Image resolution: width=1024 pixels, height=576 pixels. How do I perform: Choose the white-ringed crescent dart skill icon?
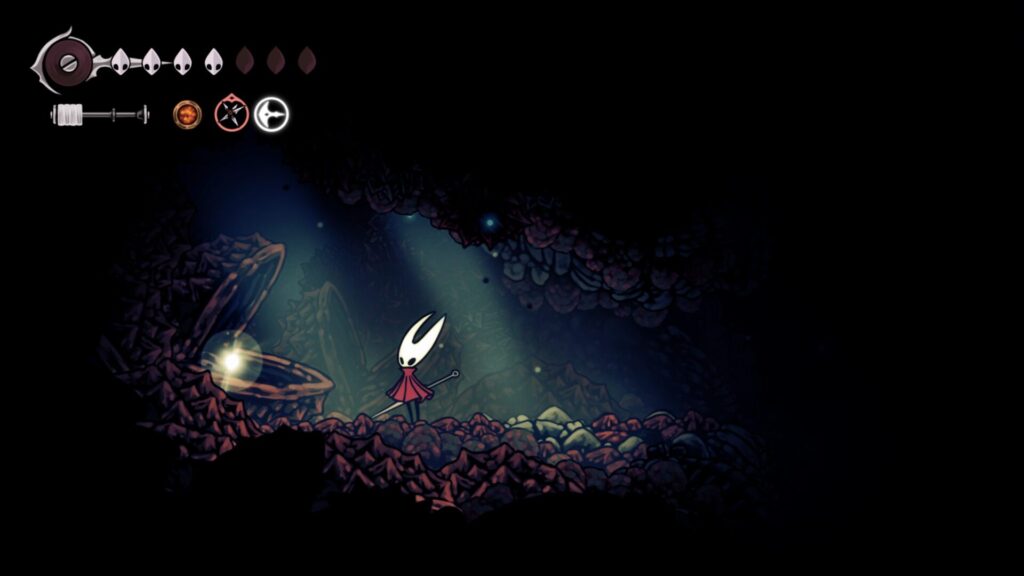click(271, 115)
